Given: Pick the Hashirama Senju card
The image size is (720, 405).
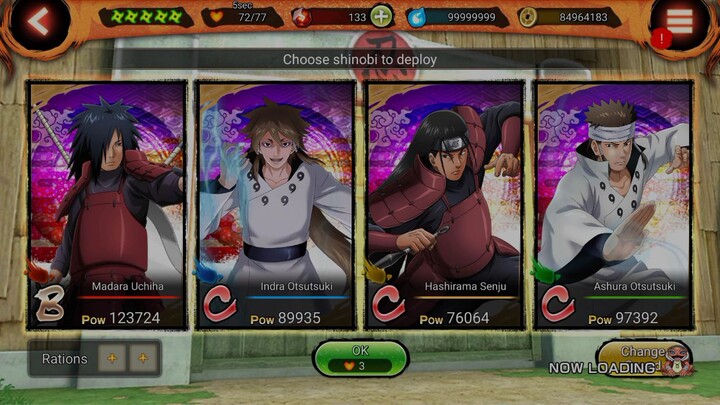Looking at the screenshot, I should [x=445, y=205].
